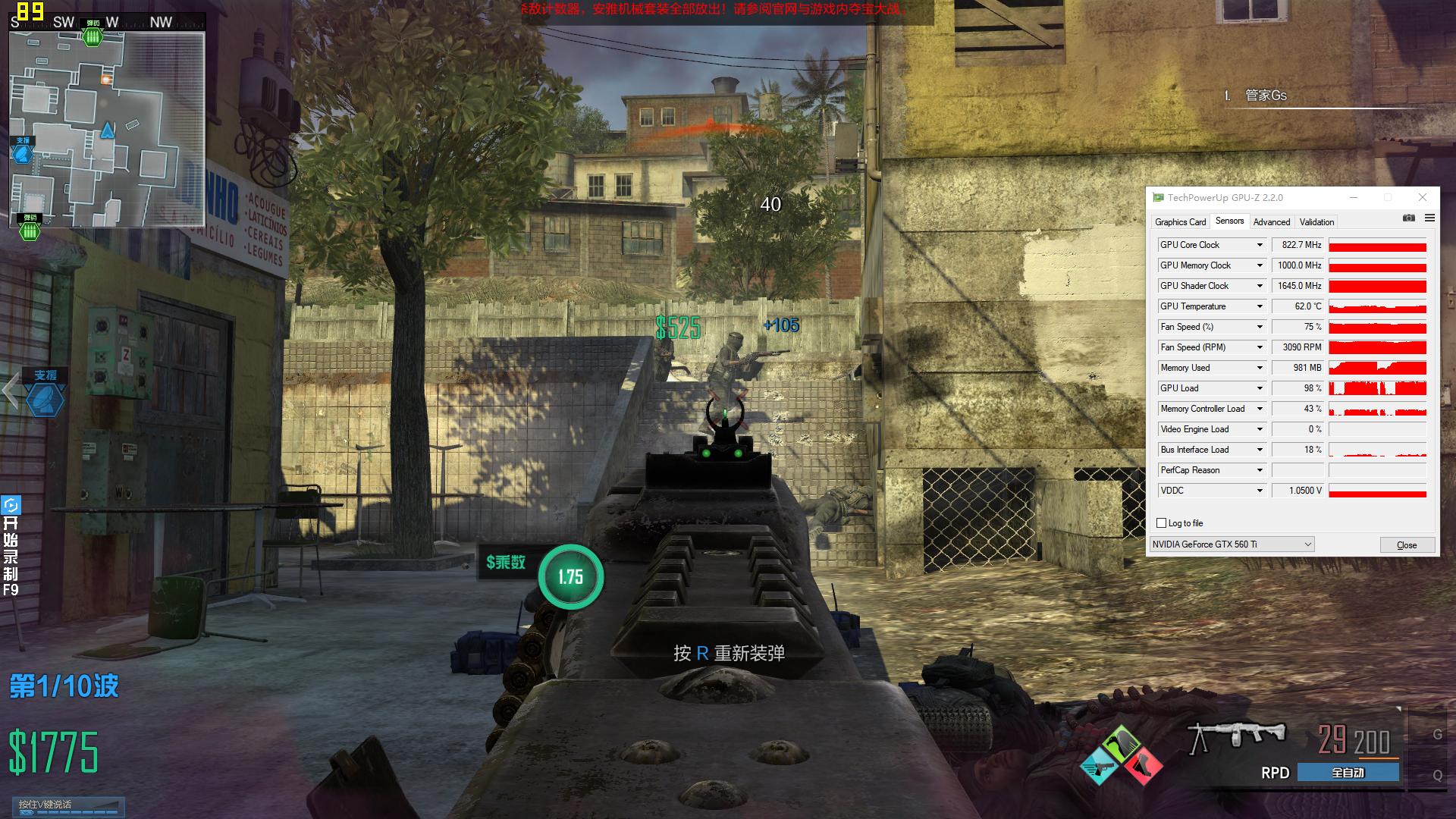Click the tactical minimap

107,129
